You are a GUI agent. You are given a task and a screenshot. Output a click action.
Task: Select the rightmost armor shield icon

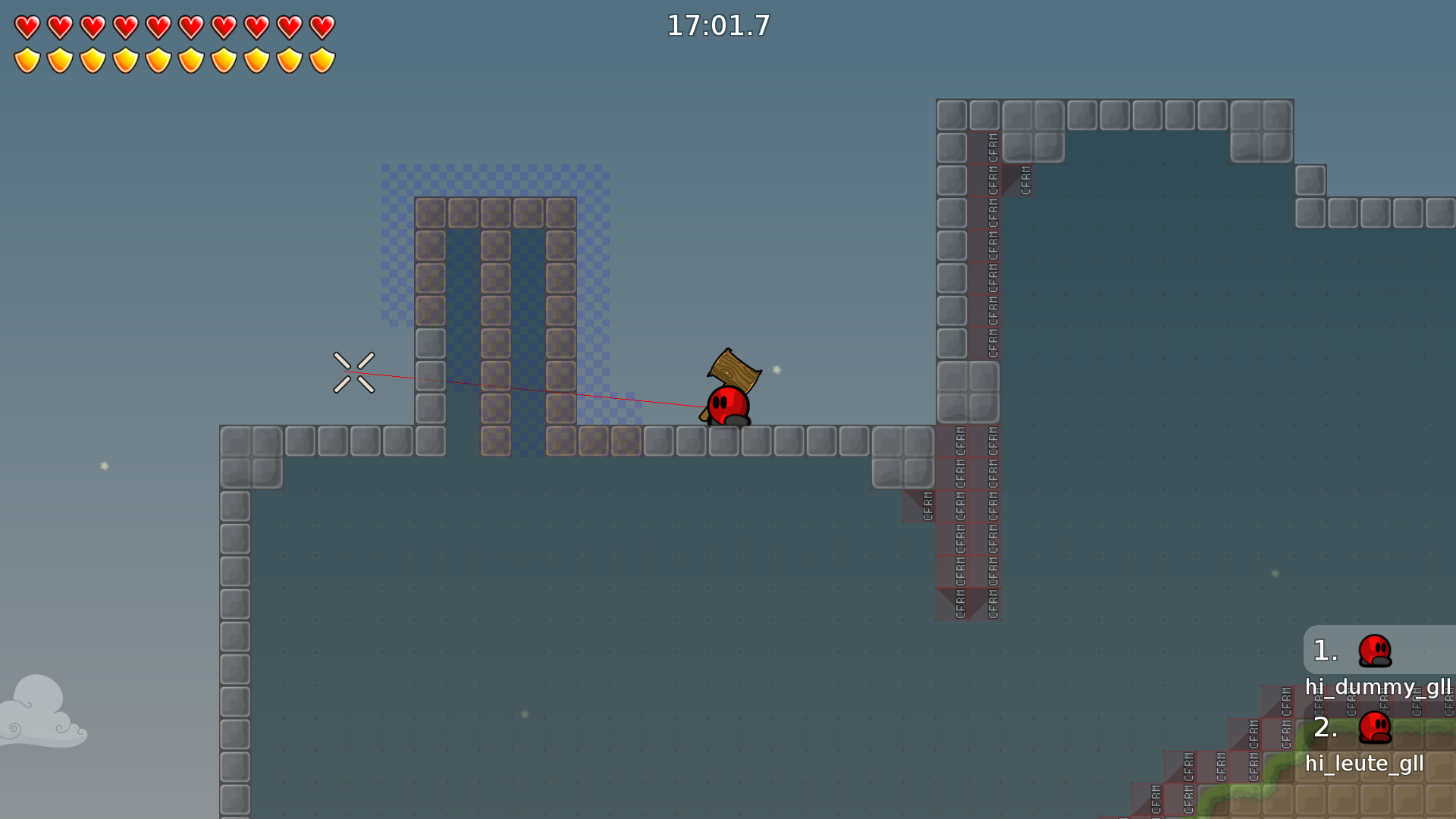pos(324,59)
